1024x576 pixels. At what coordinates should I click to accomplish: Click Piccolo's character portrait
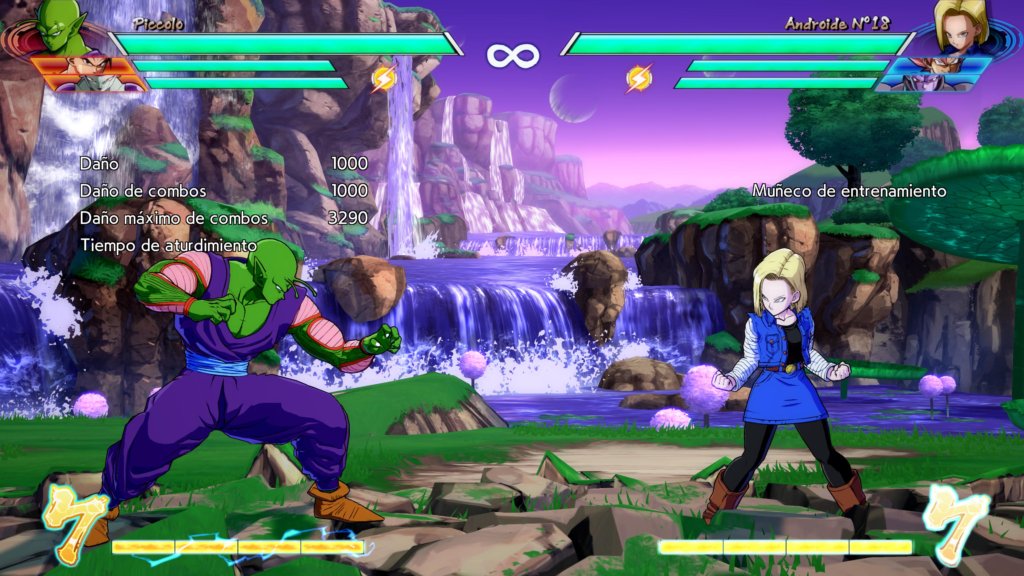coord(60,27)
